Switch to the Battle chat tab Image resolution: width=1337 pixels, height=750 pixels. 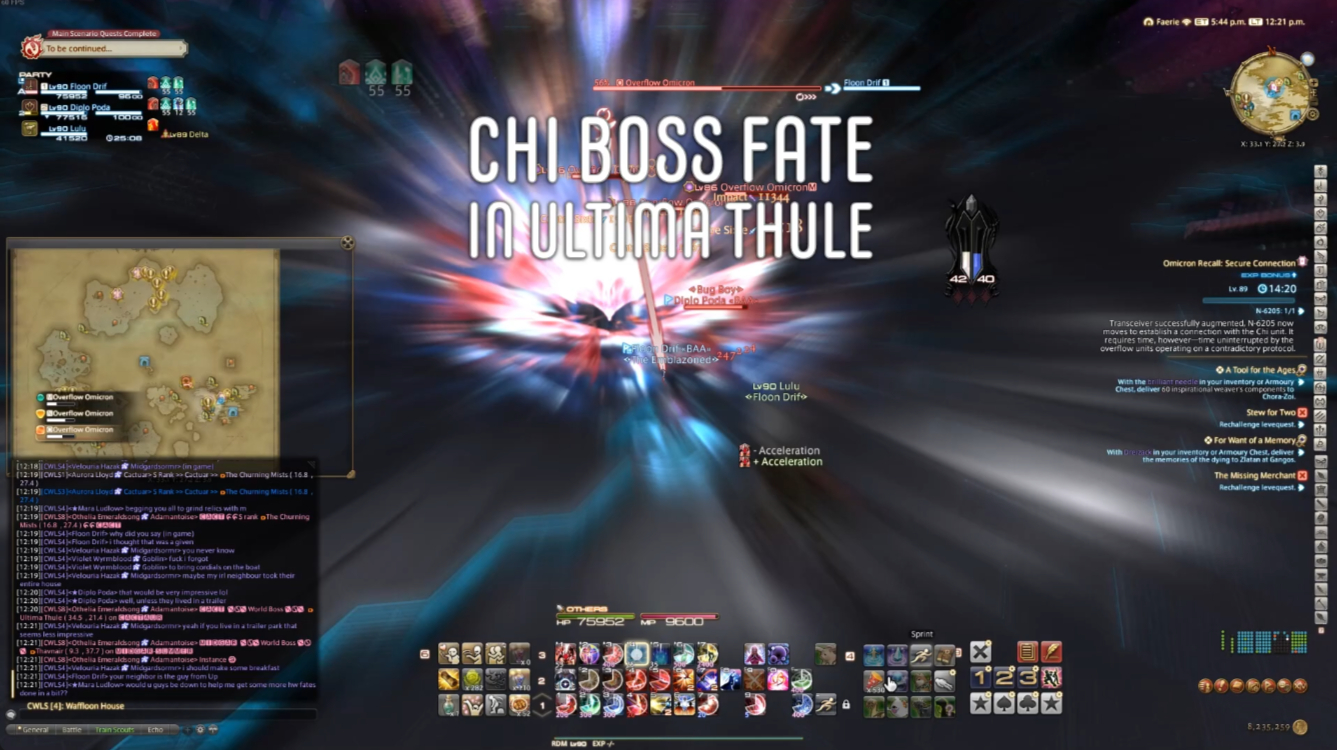(72, 730)
